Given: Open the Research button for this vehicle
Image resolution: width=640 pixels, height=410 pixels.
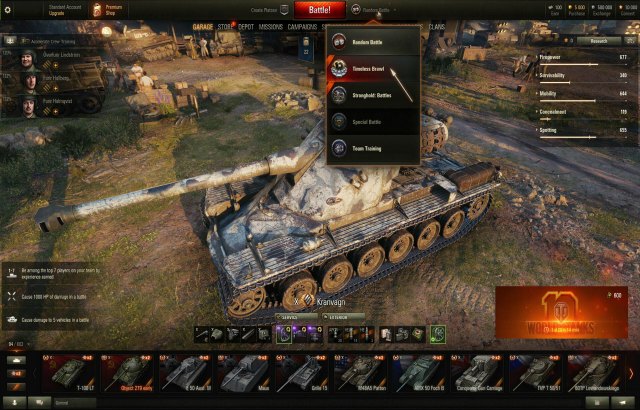Looking at the screenshot, I should [x=598, y=41].
